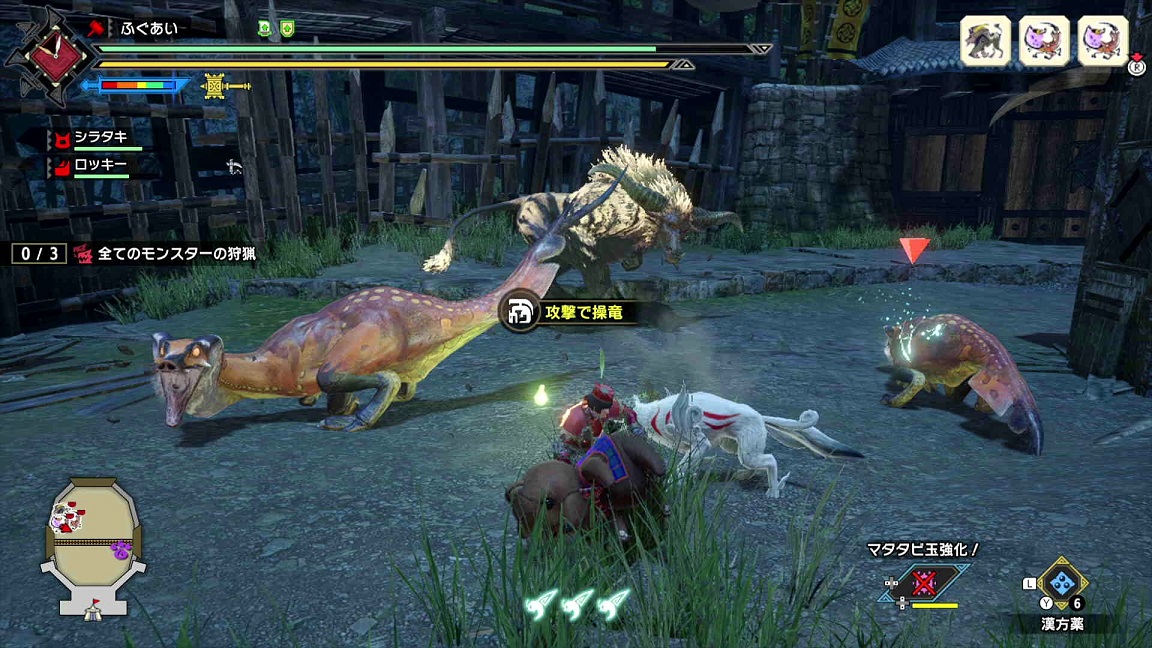Select the 全てのモンスターの狩猟 quest objective
Screen dimensions: 1152x648
176,254
